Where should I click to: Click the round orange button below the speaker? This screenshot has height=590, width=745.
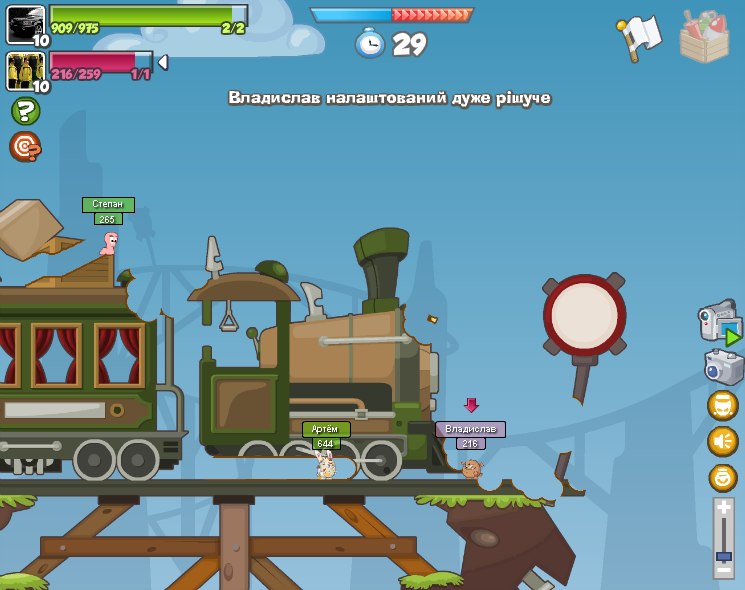[722, 477]
